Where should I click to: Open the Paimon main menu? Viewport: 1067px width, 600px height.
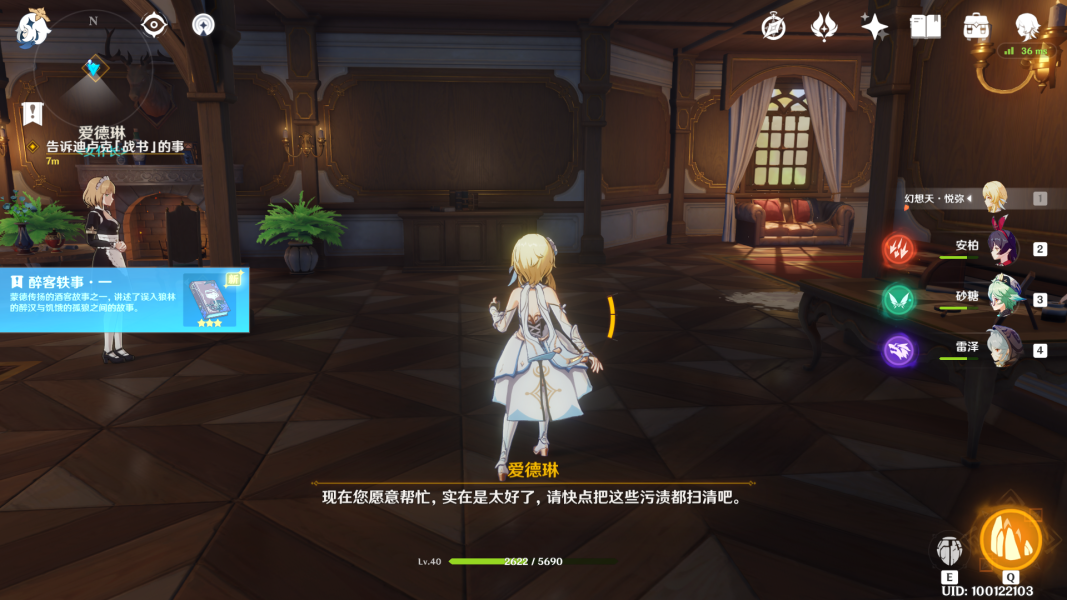coord(32,28)
